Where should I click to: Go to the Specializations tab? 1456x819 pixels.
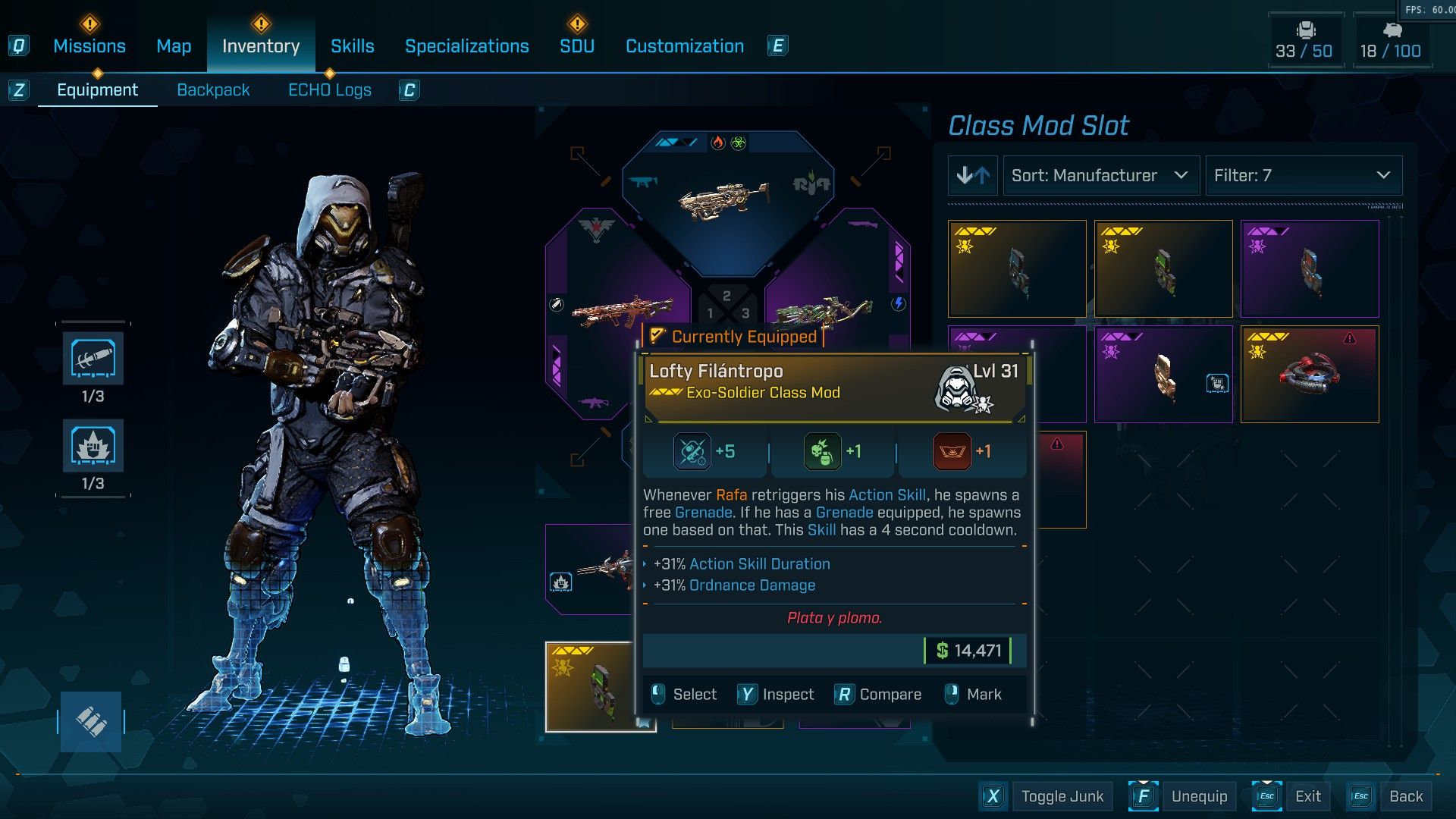pos(466,46)
